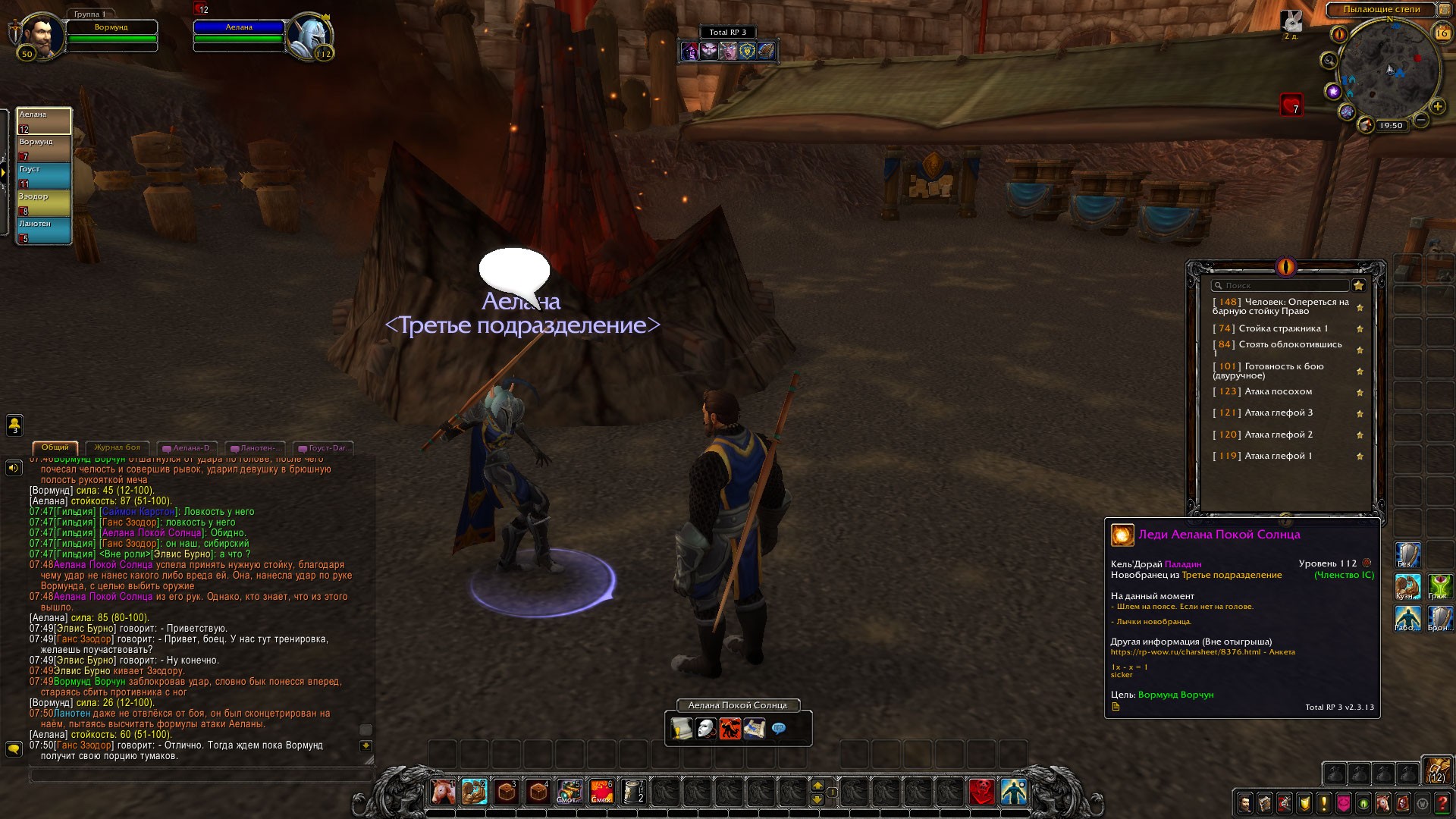The image size is (1456, 819).
Task: Open the calendar showing day 16
Action: coord(1442,33)
